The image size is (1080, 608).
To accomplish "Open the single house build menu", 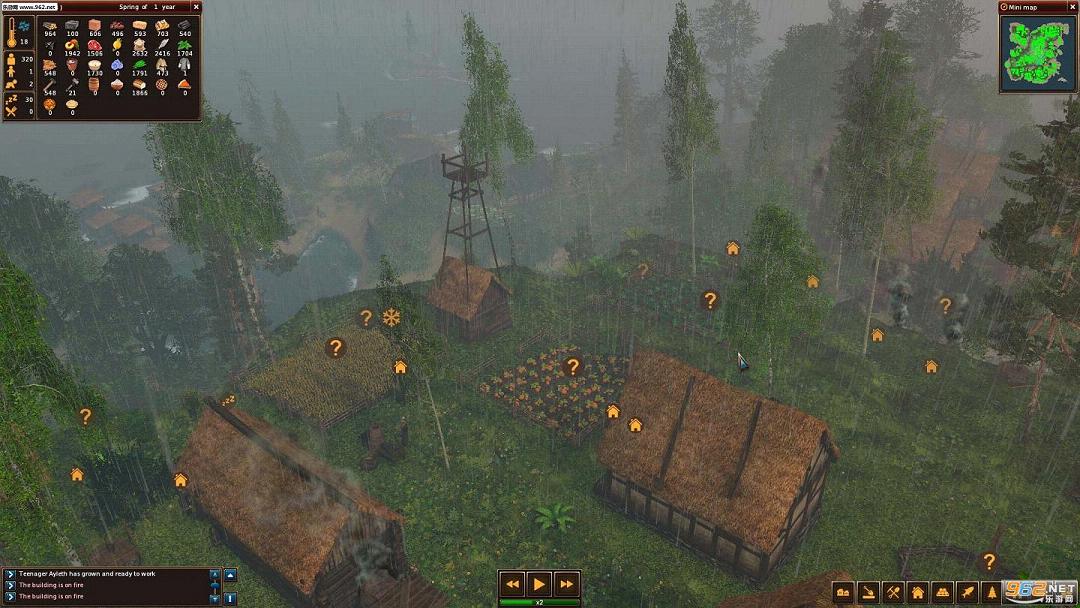I will pyautogui.click(x=918, y=592).
